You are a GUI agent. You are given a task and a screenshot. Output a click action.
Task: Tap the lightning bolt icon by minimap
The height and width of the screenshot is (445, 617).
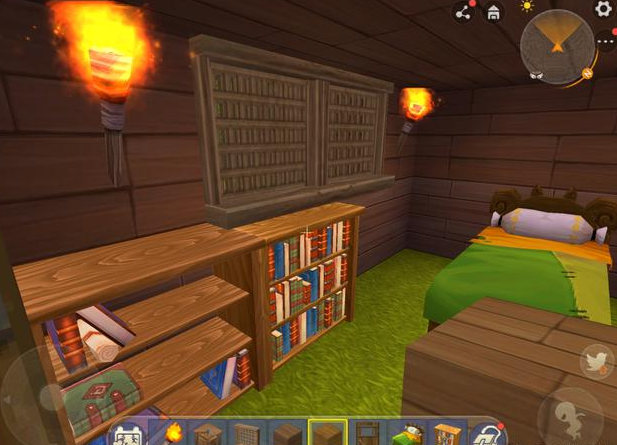point(588,72)
